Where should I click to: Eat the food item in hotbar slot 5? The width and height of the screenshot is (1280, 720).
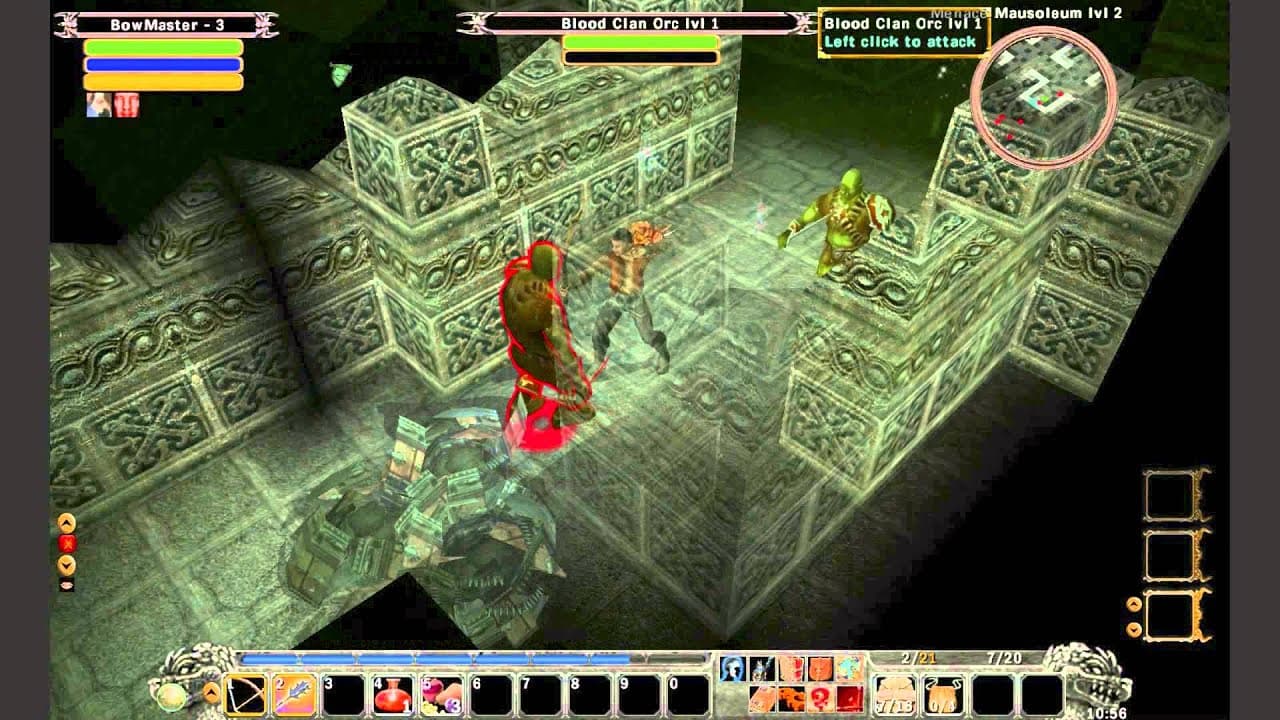pos(441,695)
